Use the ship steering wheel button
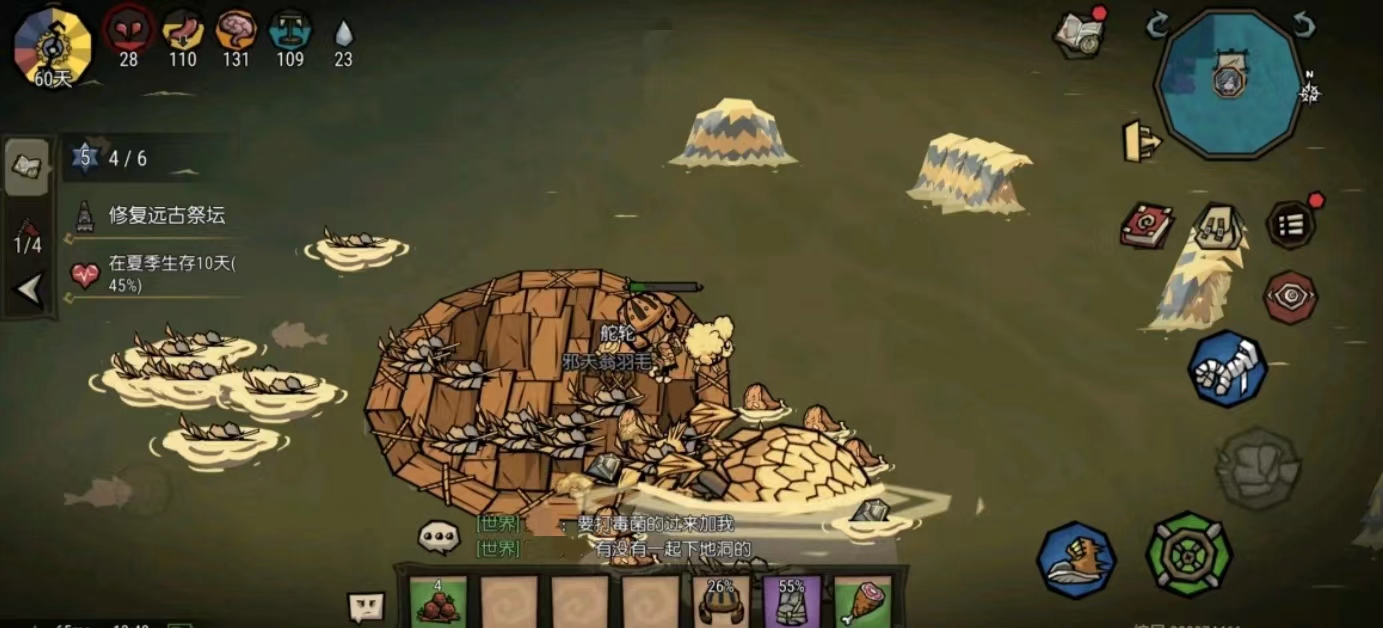The image size is (1383, 628). (1189, 554)
